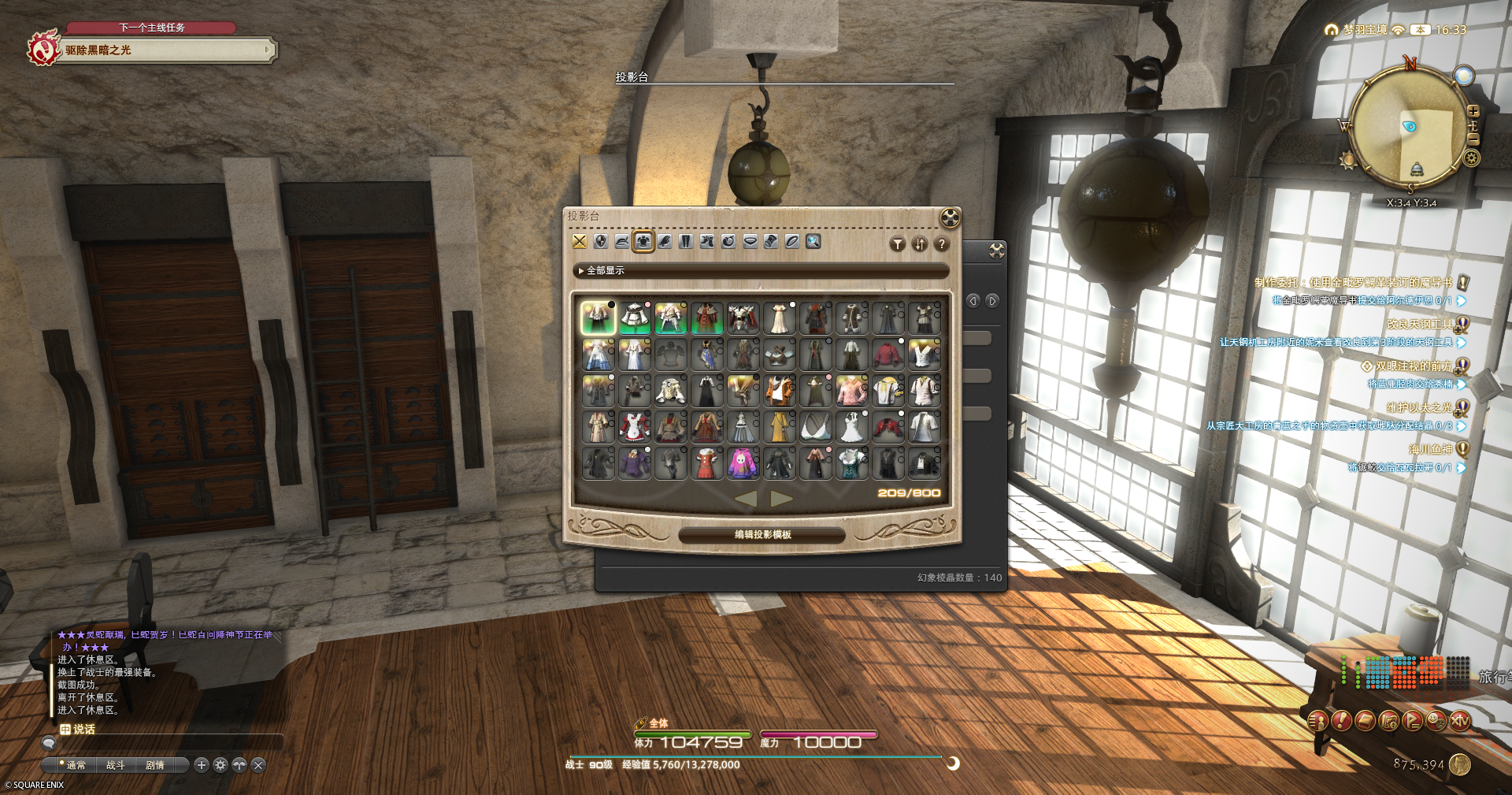The width and height of the screenshot is (1512, 795).
Task: Switch chat to the 战斗 tab
Action: click(x=116, y=765)
